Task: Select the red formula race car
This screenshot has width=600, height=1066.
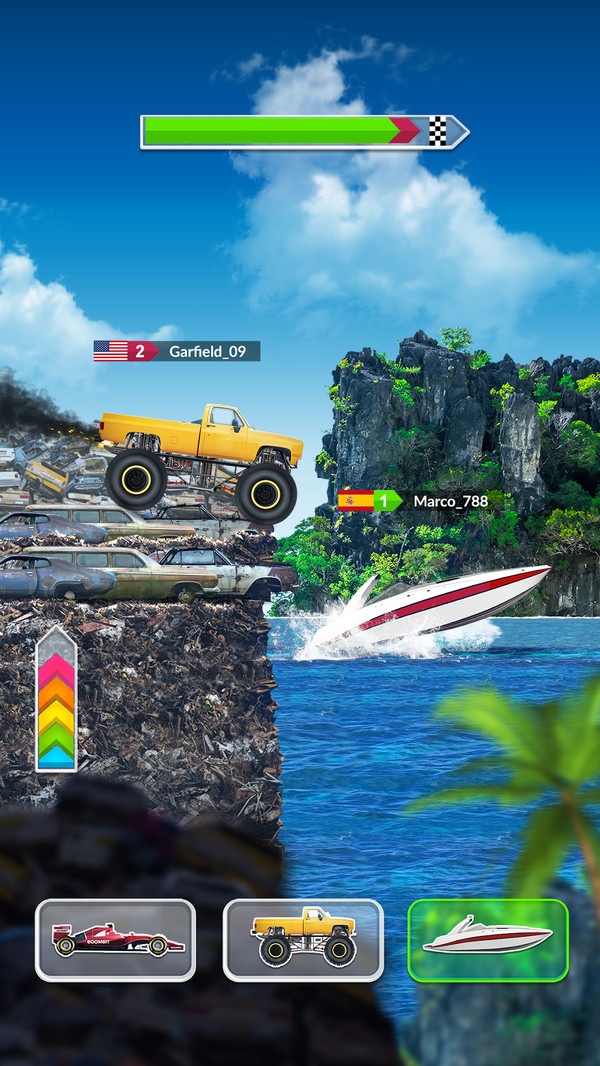Action: click(x=115, y=940)
